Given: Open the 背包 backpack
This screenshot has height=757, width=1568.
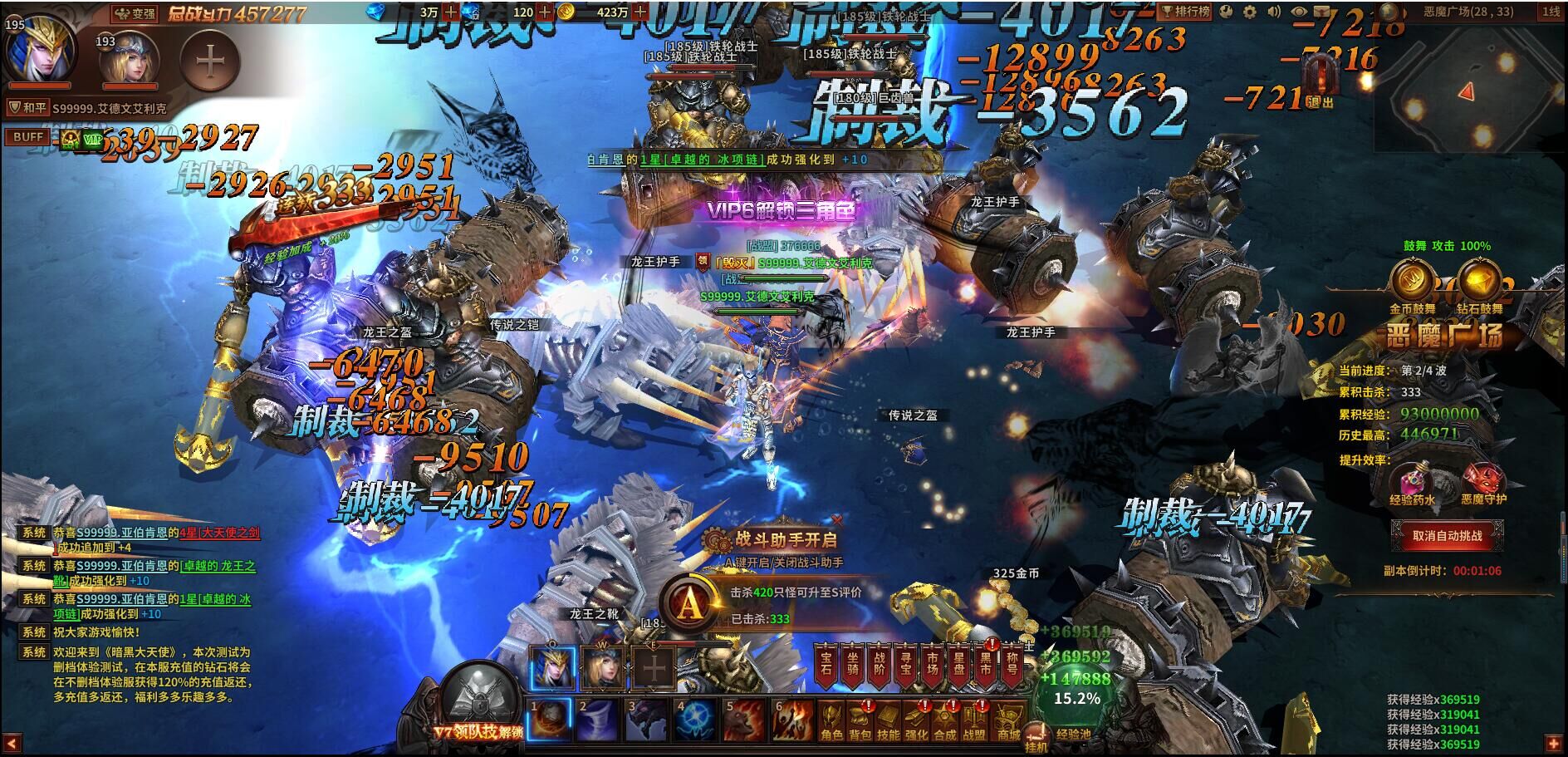Looking at the screenshot, I should (x=860, y=721).
